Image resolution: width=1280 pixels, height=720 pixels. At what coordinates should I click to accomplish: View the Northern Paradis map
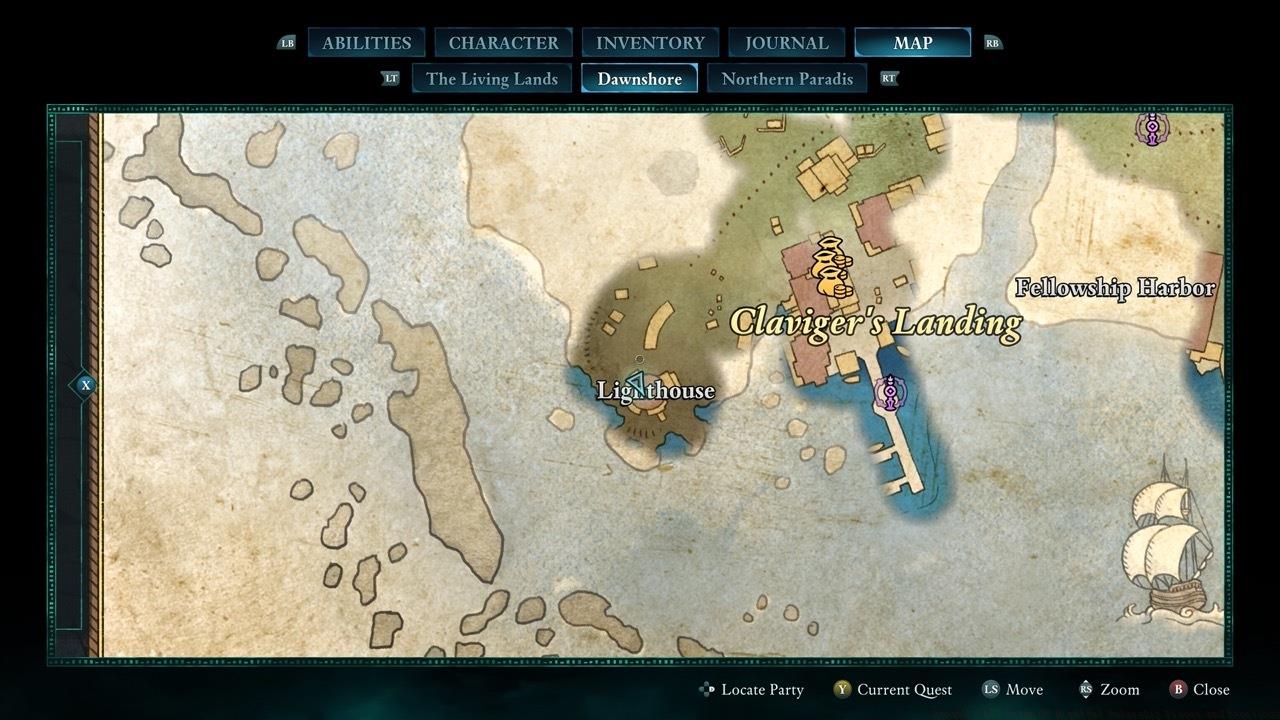[x=787, y=79]
